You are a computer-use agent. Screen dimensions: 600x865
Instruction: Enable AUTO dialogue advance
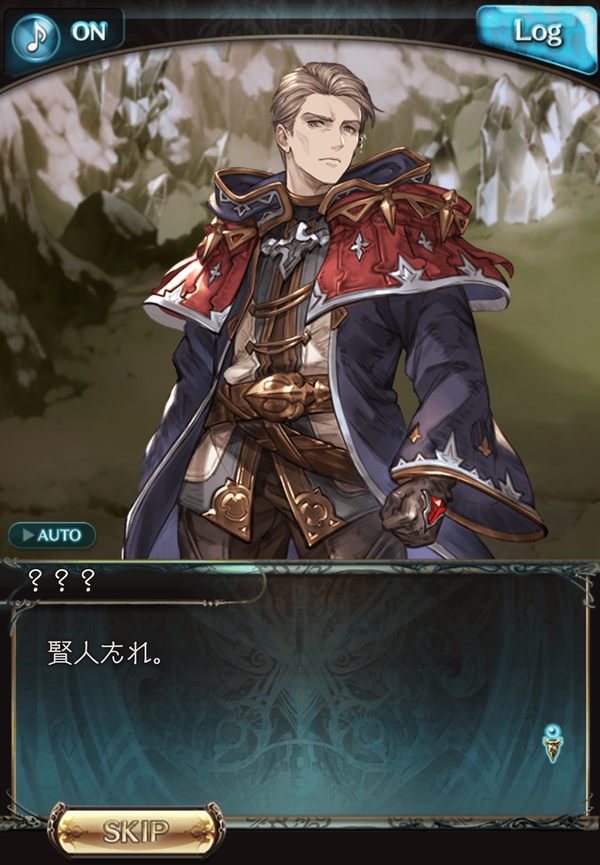point(52,535)
